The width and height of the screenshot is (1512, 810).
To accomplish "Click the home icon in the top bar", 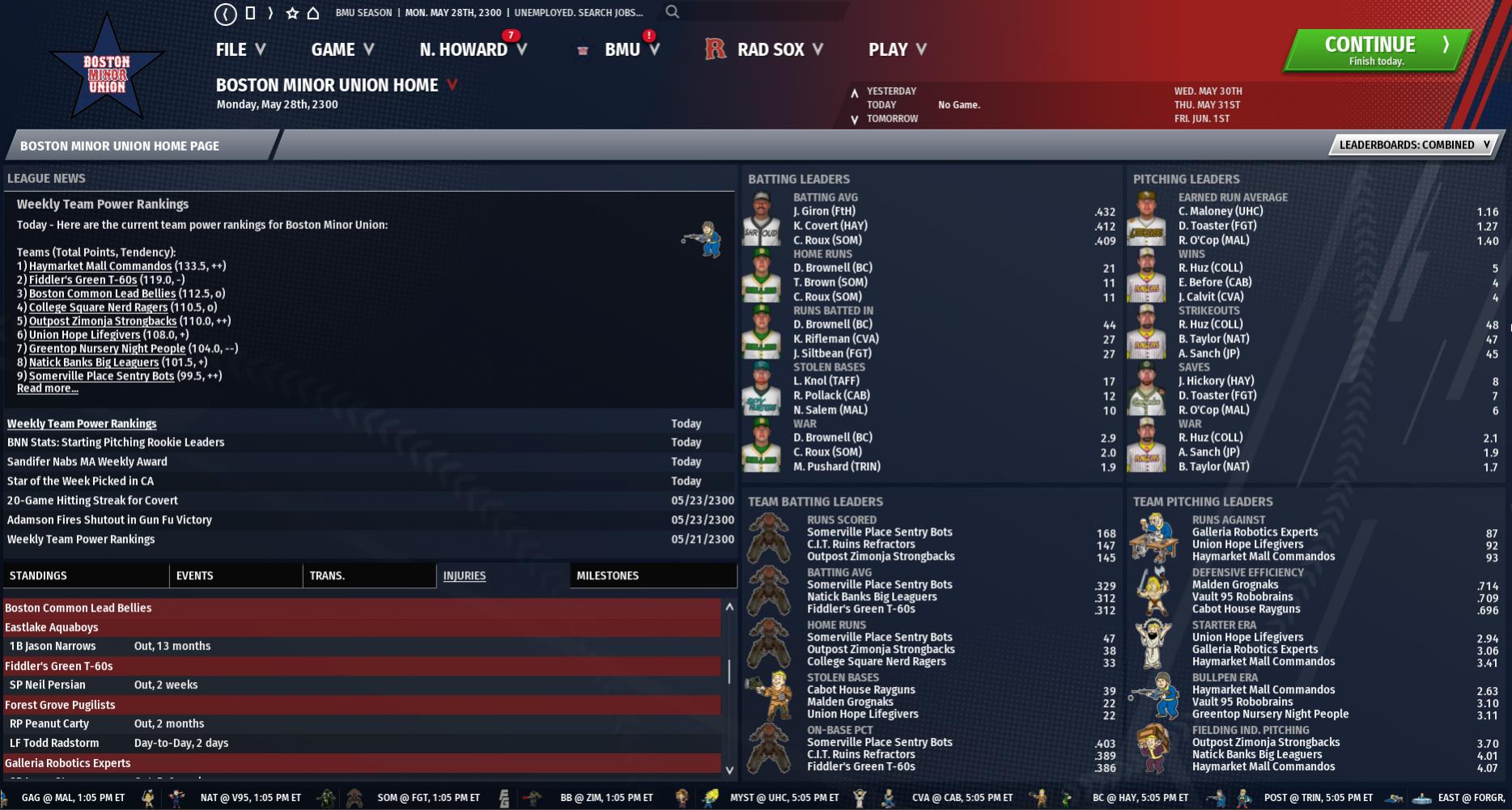I will (313, 13).
